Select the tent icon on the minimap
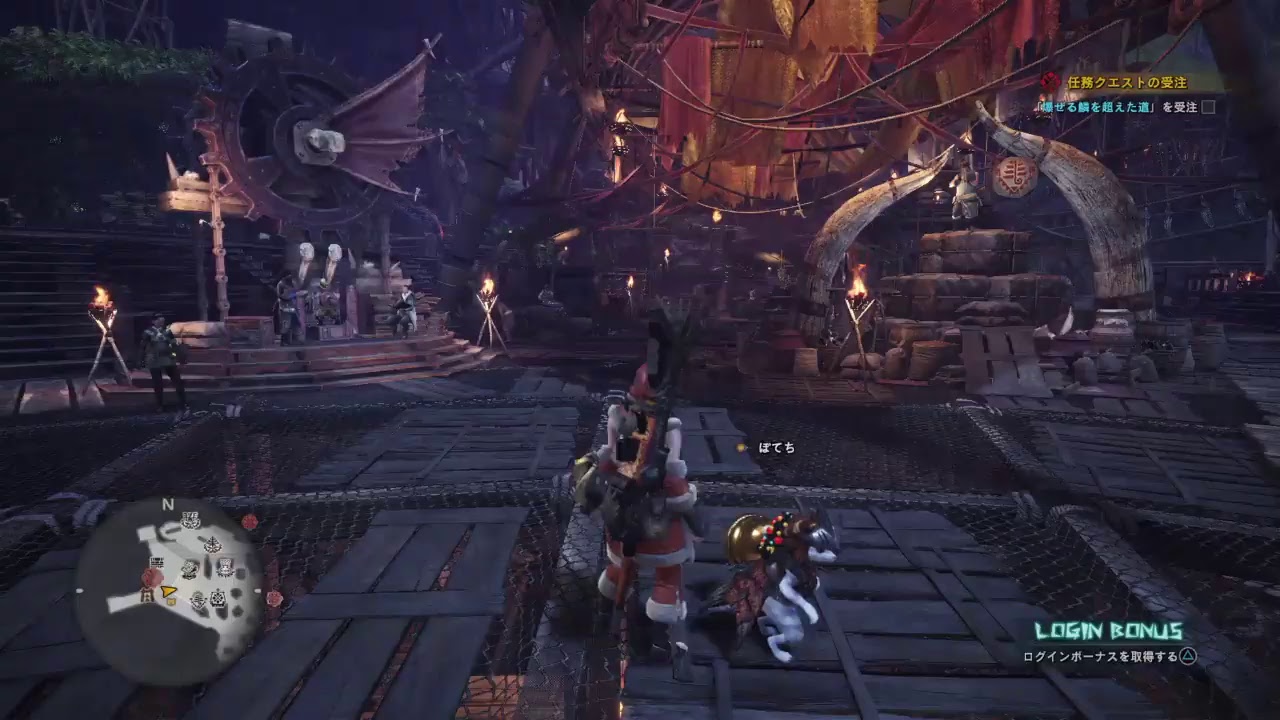 click(x=146, y=594)
